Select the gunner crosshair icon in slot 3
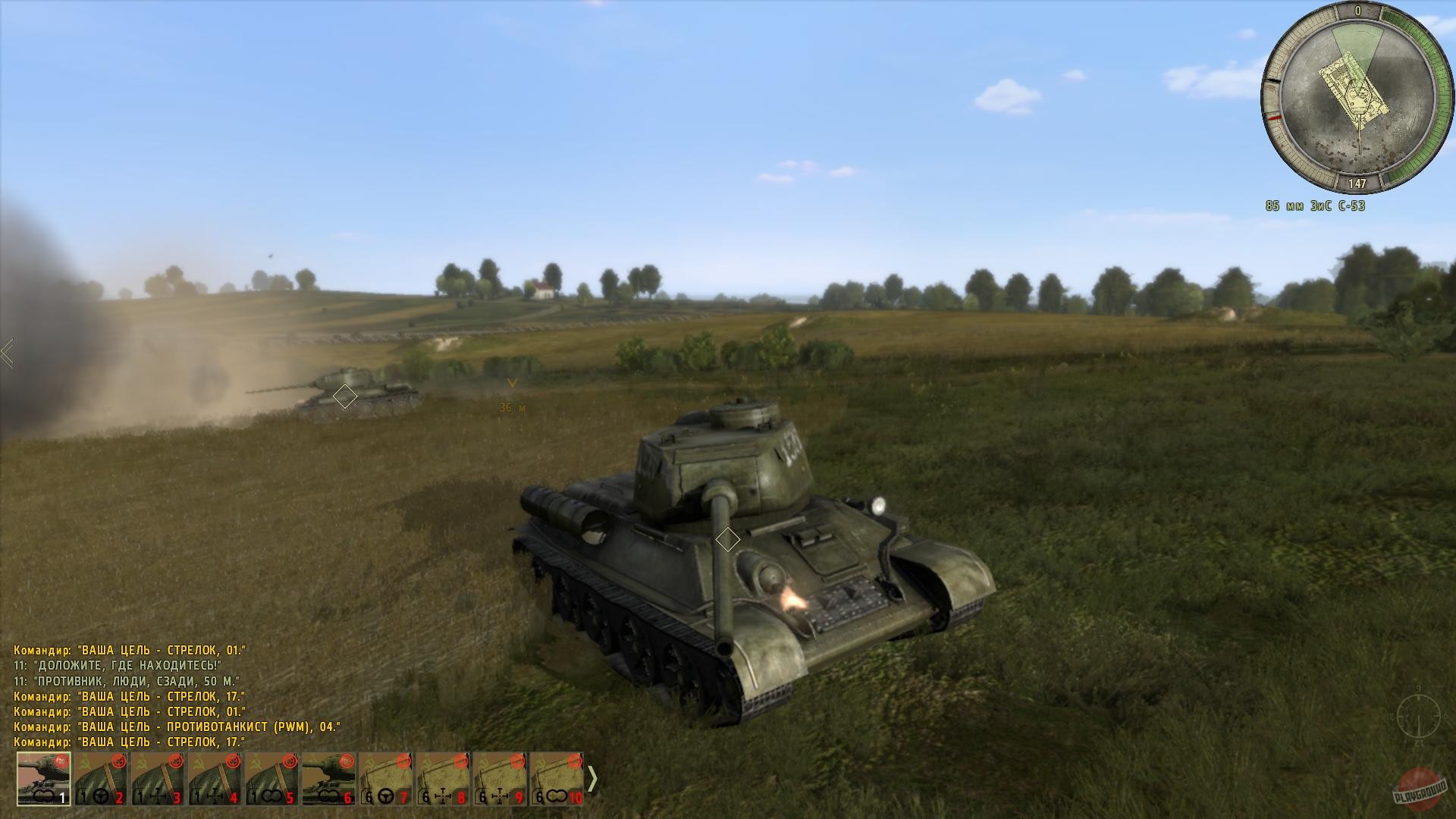This screenshot has width=1456, height=819. (x=157, y=796)
